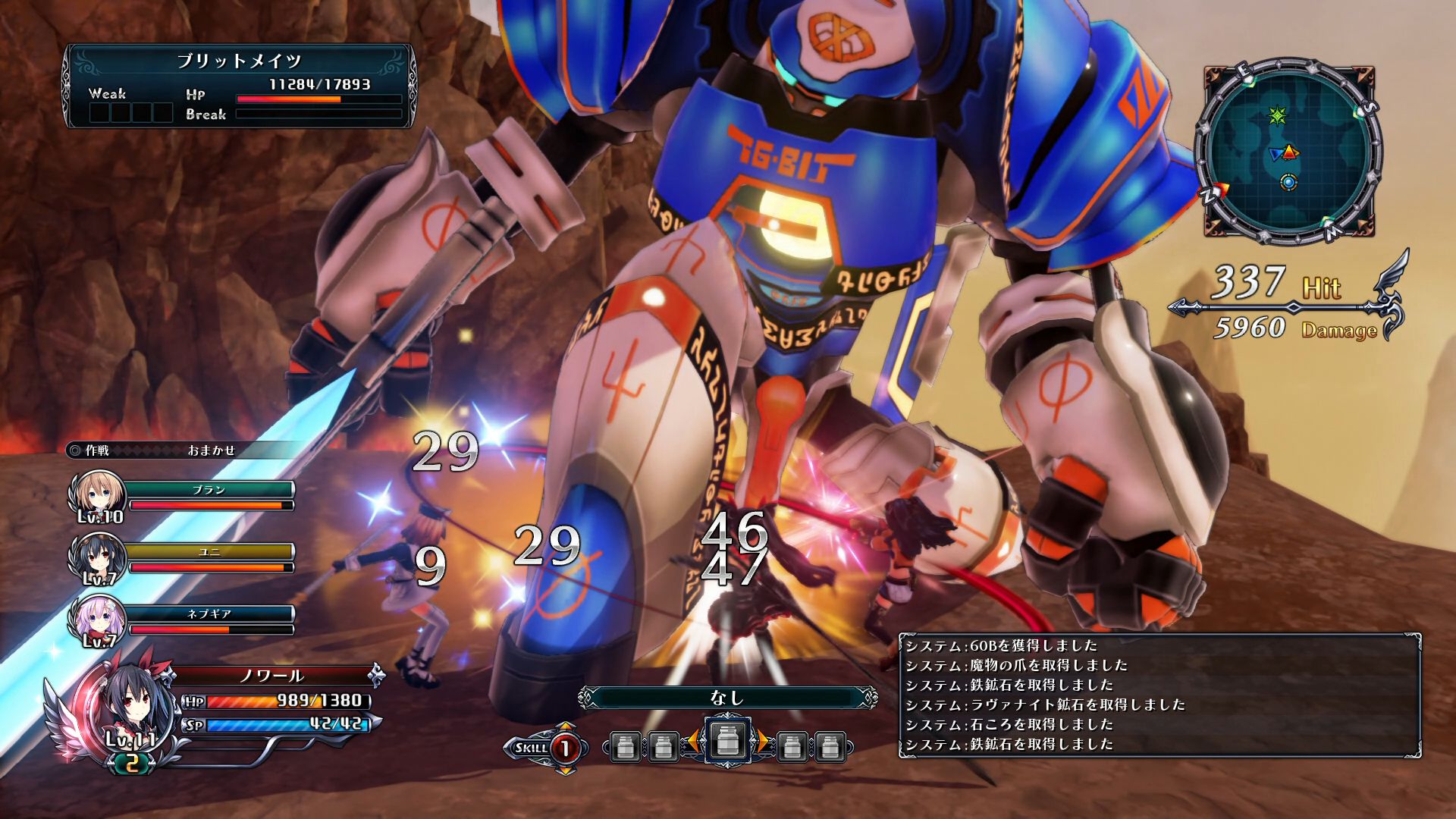Click the right orange arrow of item bar
This screenshot has height=819, width=1456.
tap(763, 742)
